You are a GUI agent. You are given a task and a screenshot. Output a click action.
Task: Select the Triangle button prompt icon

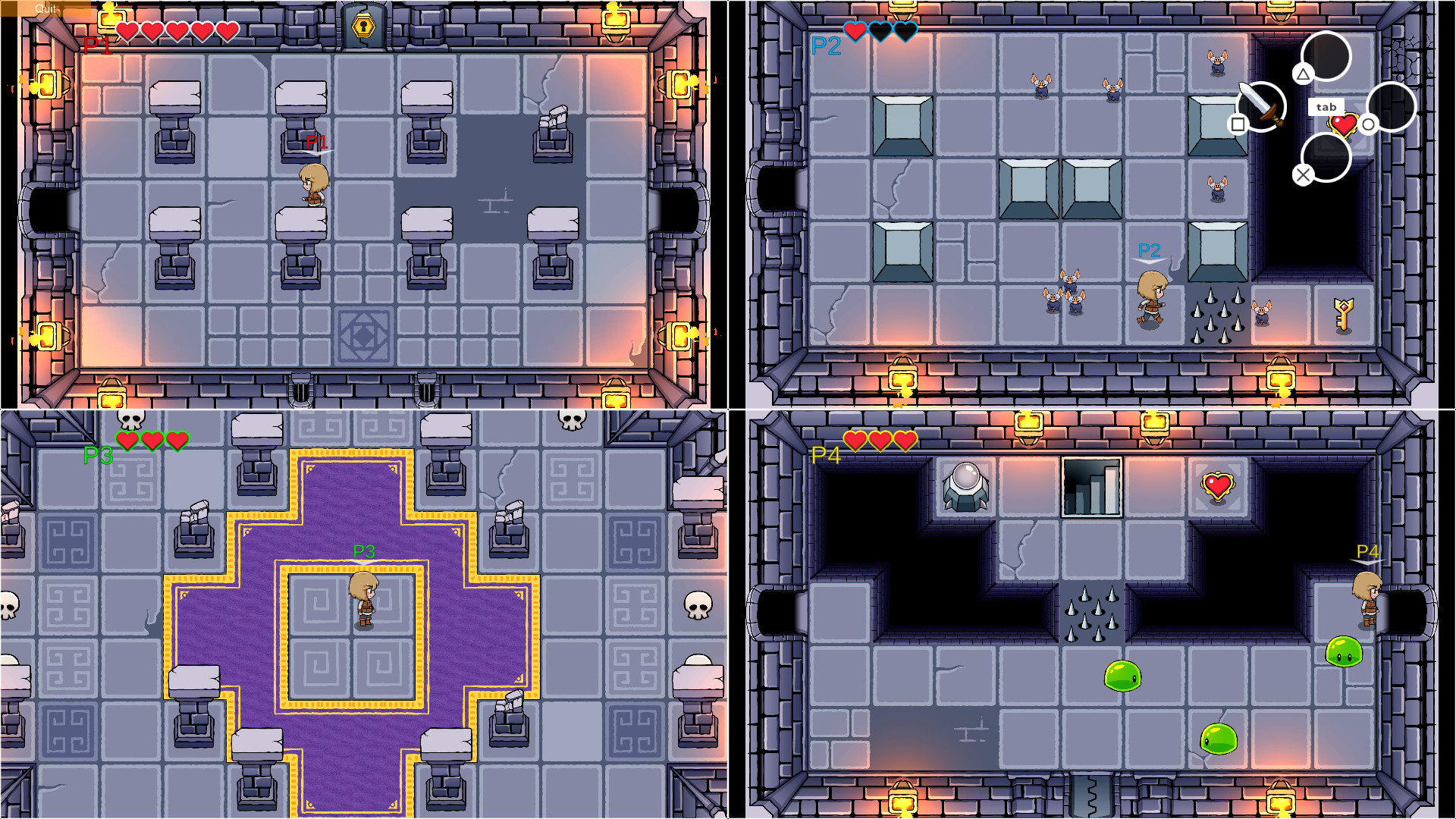point(1304,74)
